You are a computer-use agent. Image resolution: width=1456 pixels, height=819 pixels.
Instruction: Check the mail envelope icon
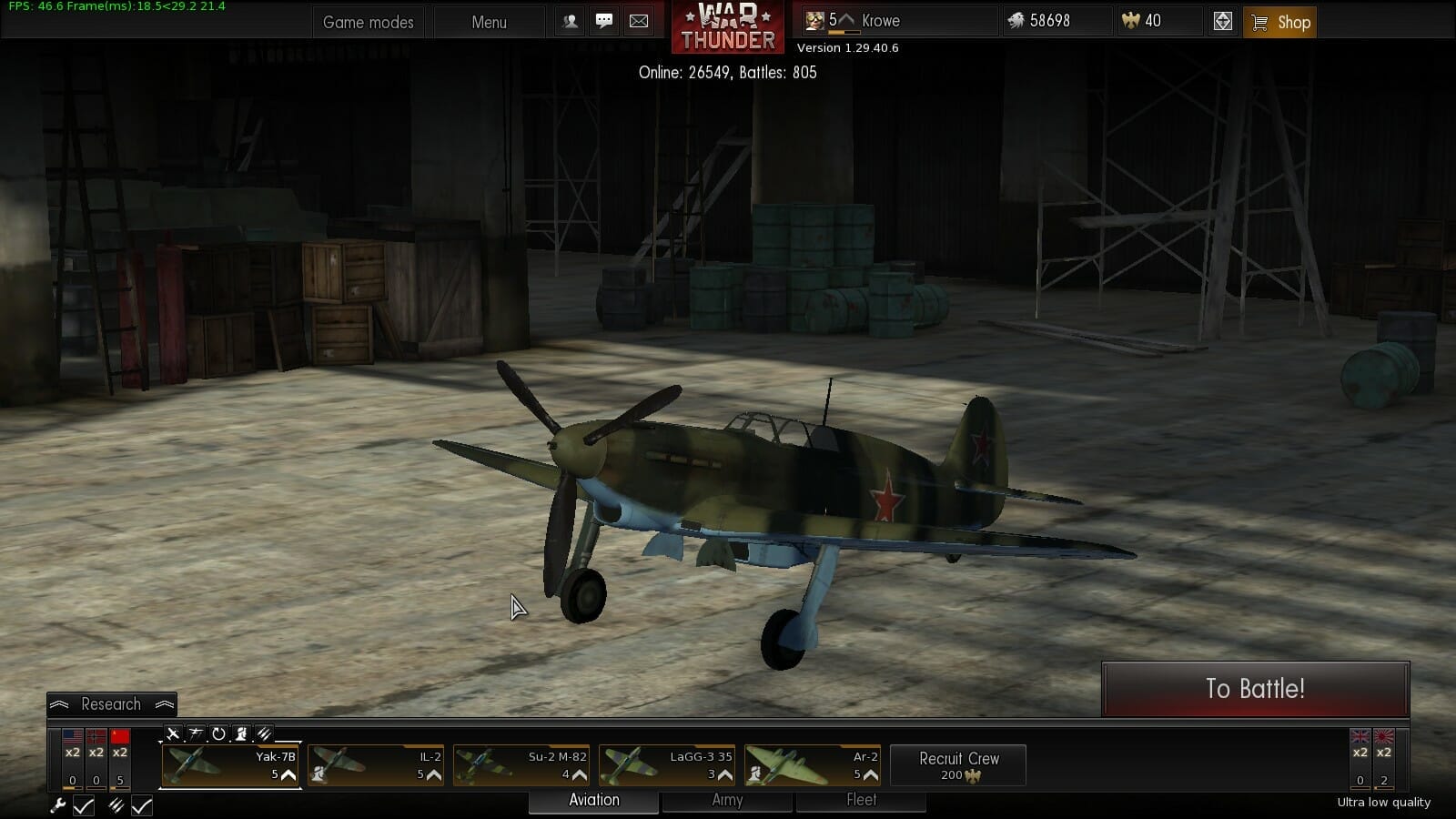(x=639, y=21)
